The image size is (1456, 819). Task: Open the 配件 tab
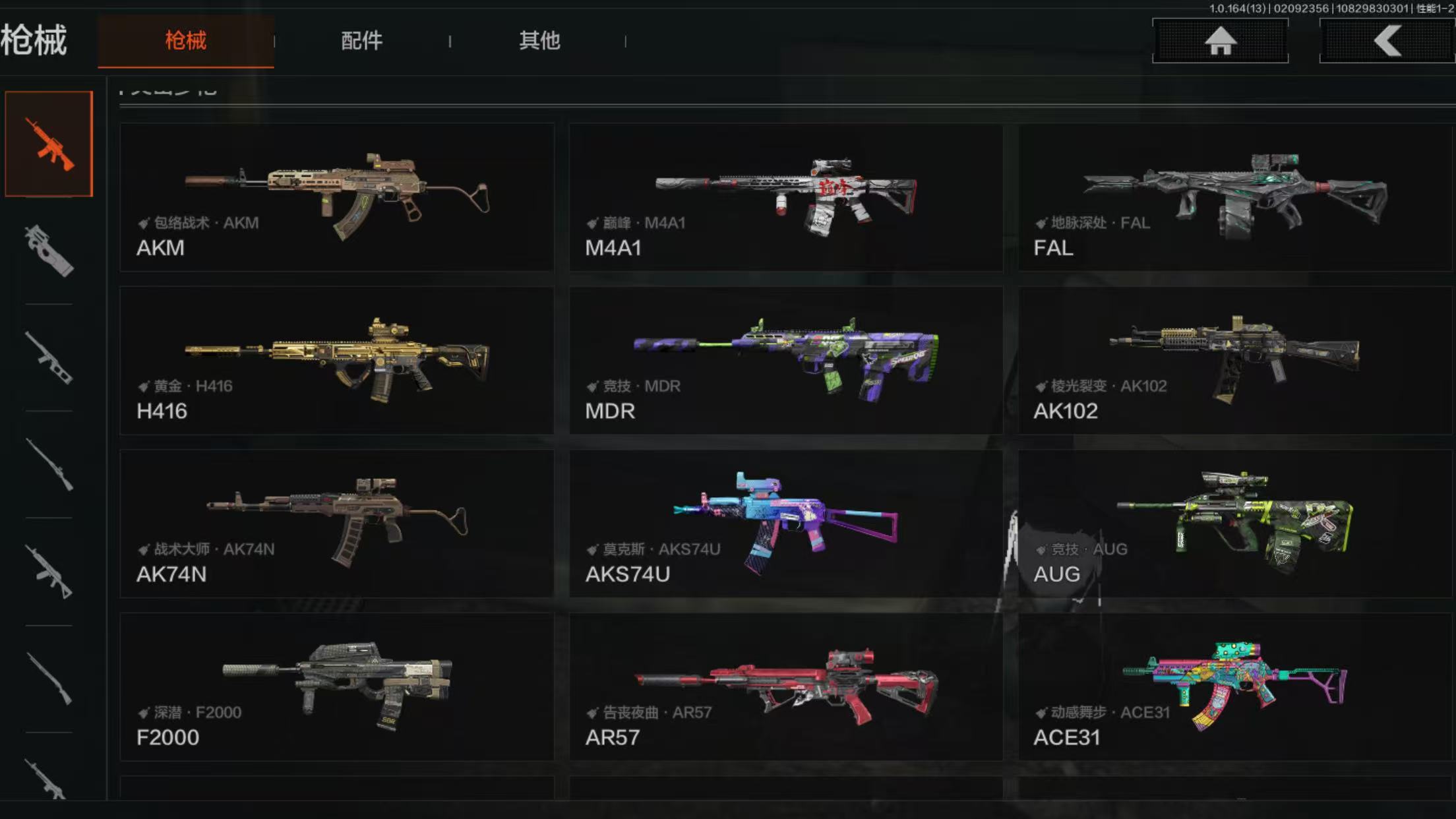[361, 41]
